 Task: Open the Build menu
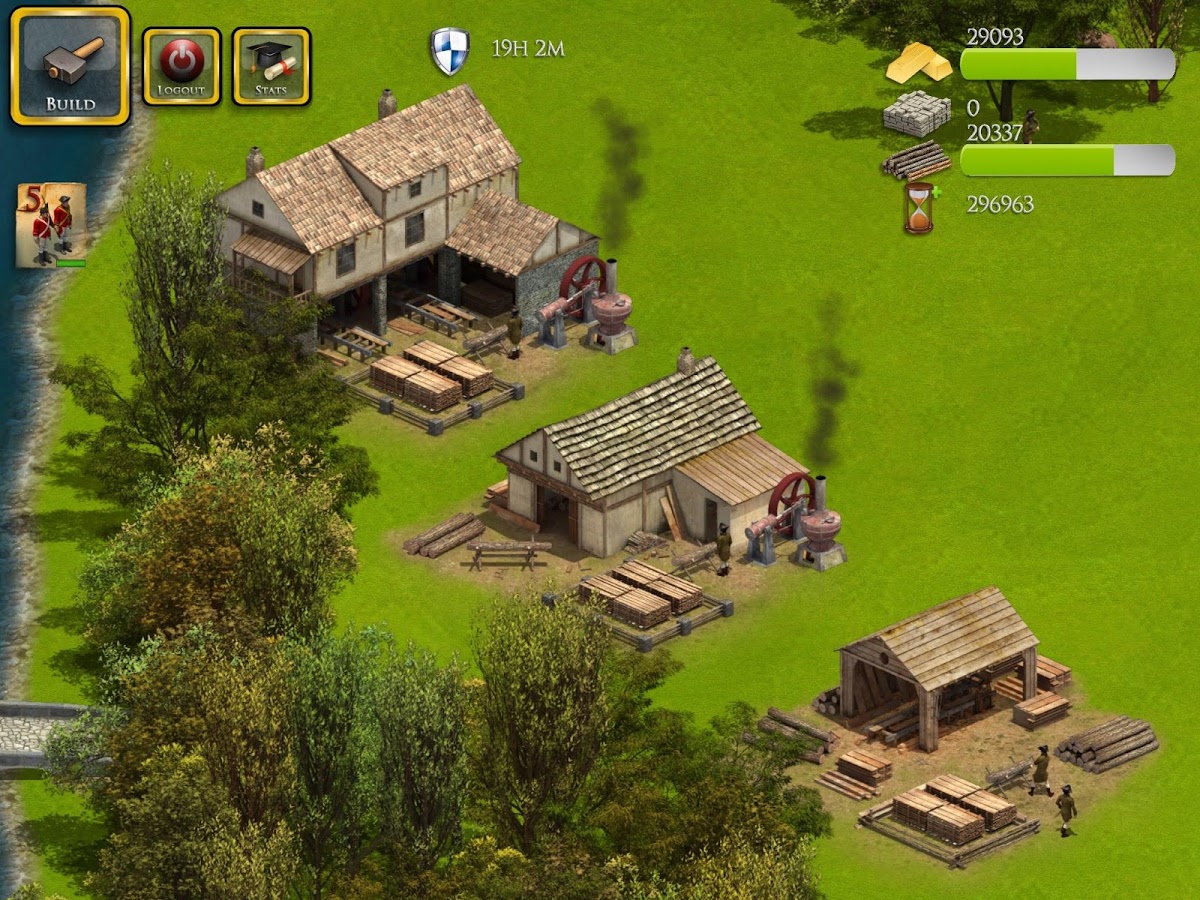(70, 66)
